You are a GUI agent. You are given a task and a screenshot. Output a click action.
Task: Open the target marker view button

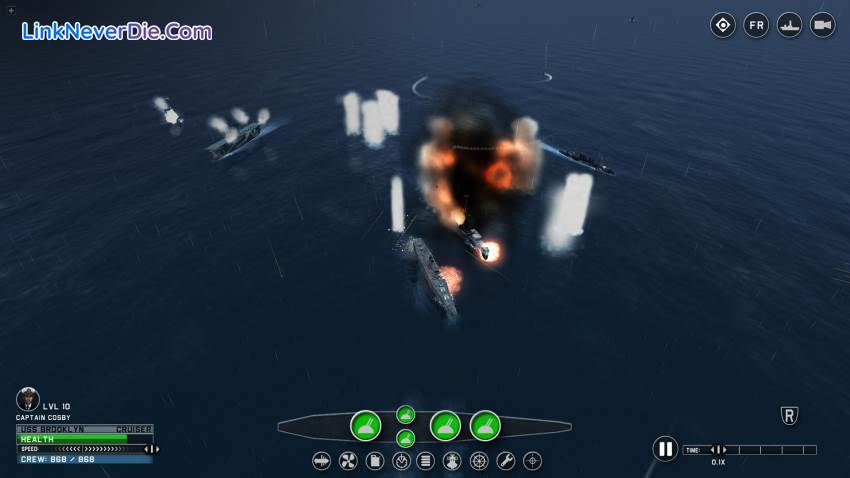[x=723, y=25]
